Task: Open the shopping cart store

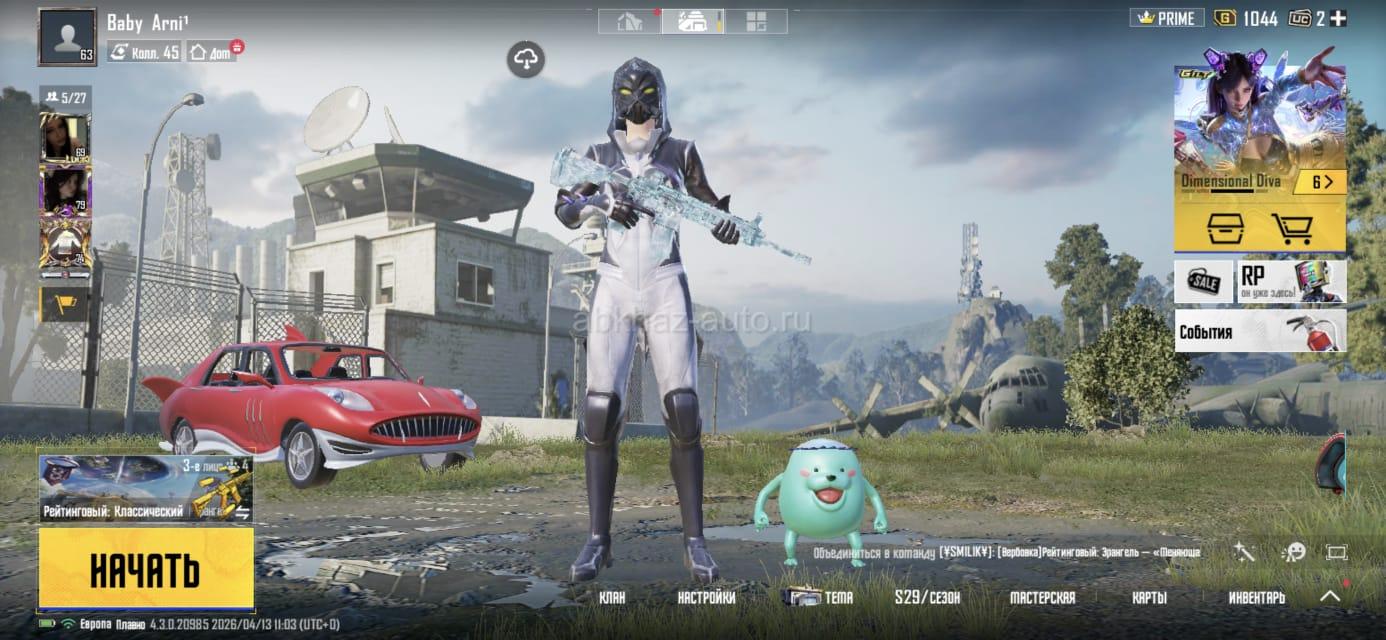Action: (x=1291, y=229)
